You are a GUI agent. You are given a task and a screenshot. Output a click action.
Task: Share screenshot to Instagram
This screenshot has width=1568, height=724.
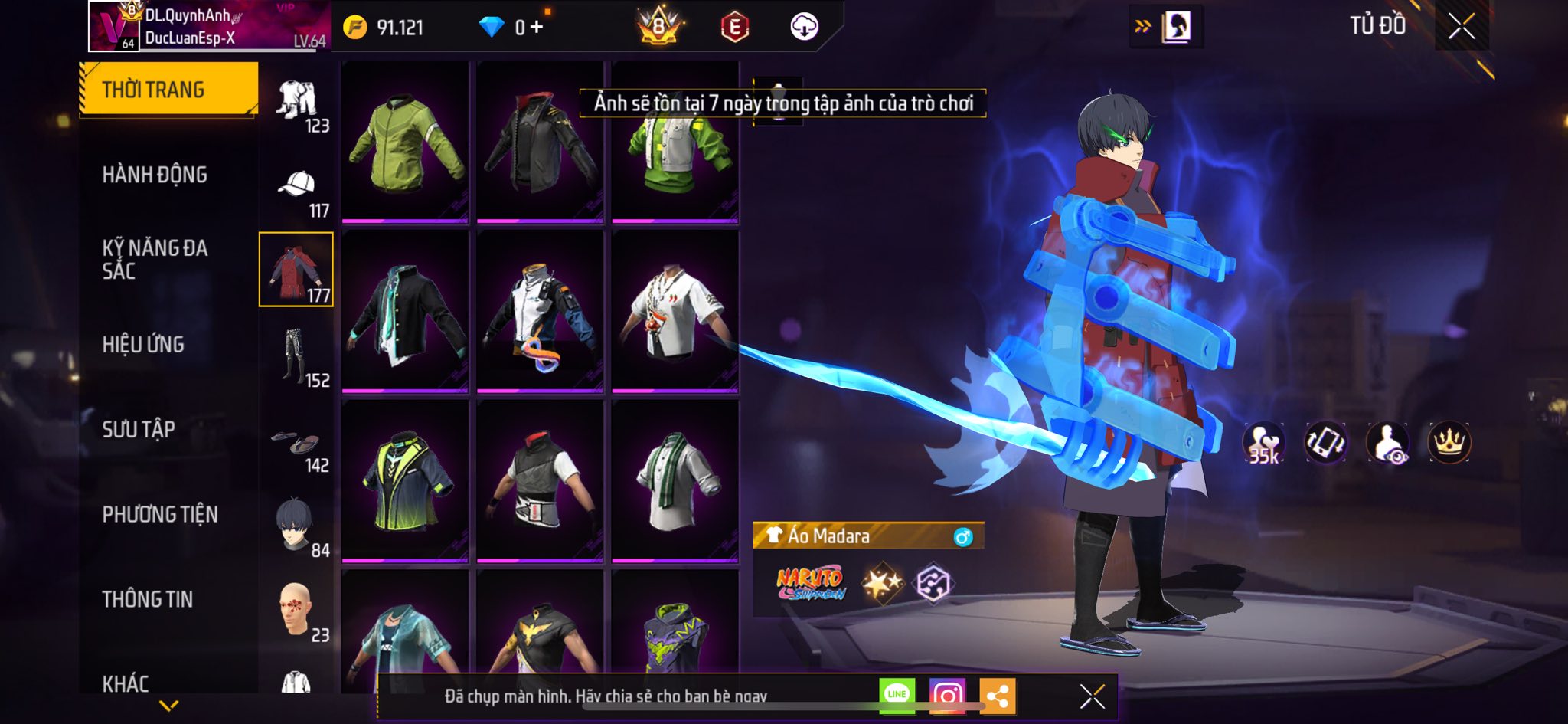(x=947, y=696)
